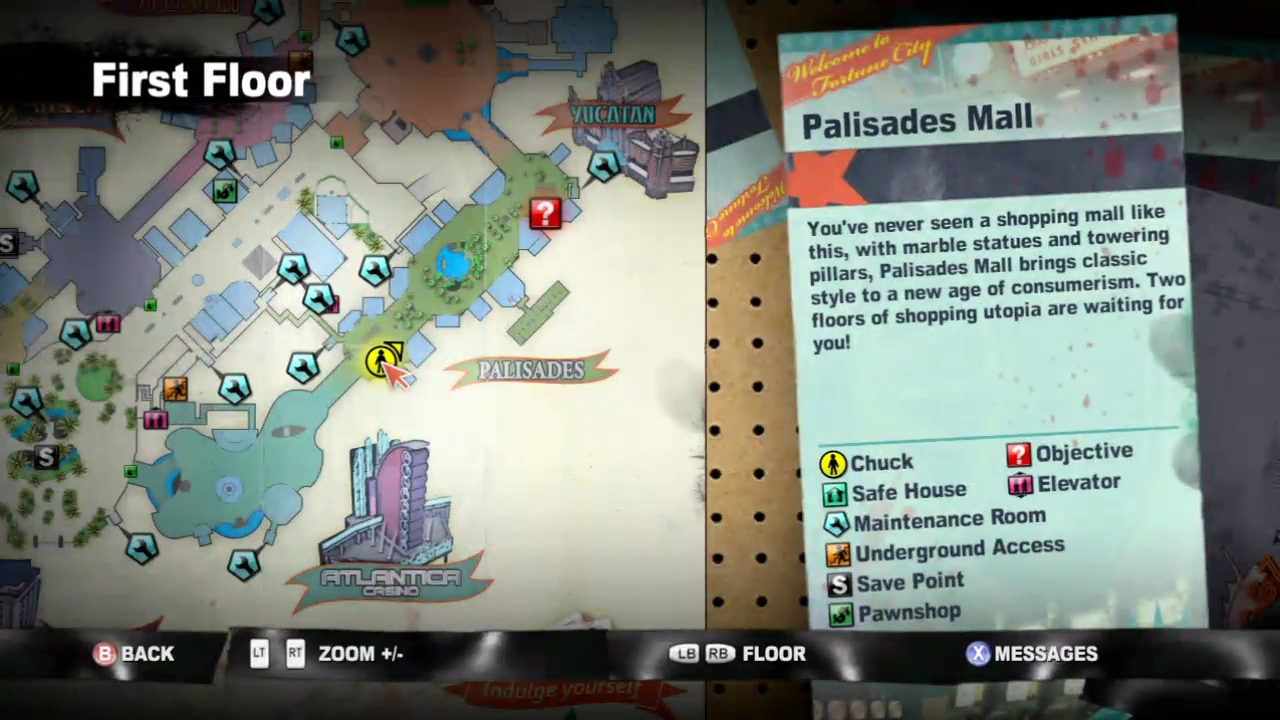This screenshot has width=1280, height=720.
Task: Click the red Objective marker on the map
Action: [545, 213]
